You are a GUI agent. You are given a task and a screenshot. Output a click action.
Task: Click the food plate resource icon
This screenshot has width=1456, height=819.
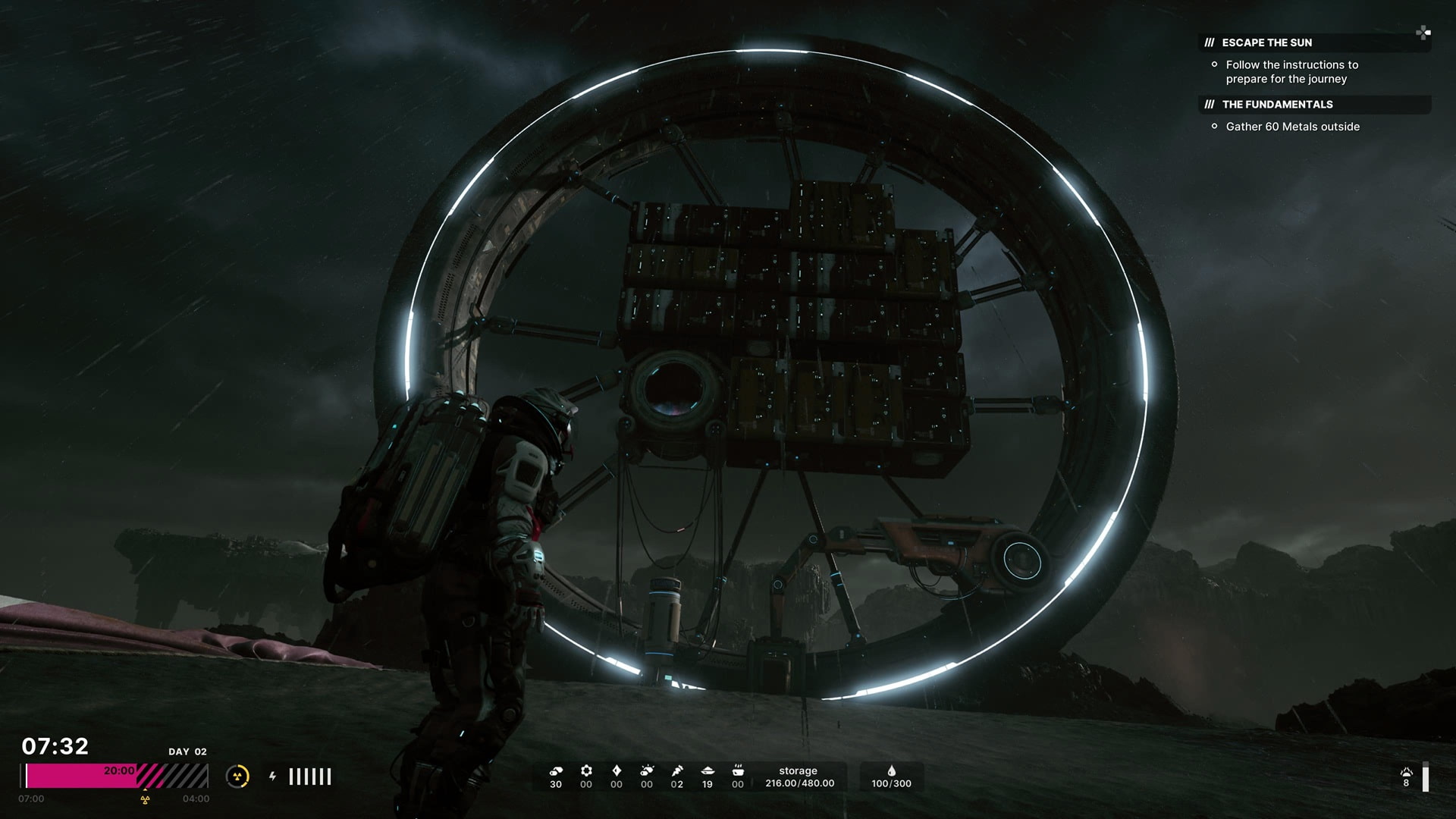click(708, 771)
